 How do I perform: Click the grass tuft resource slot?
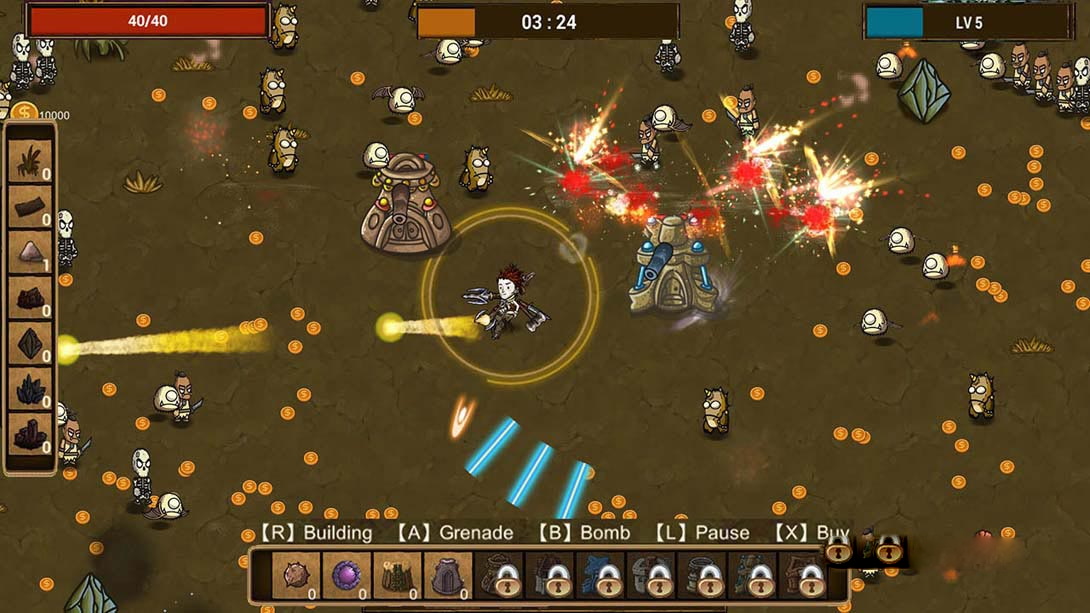30,161
